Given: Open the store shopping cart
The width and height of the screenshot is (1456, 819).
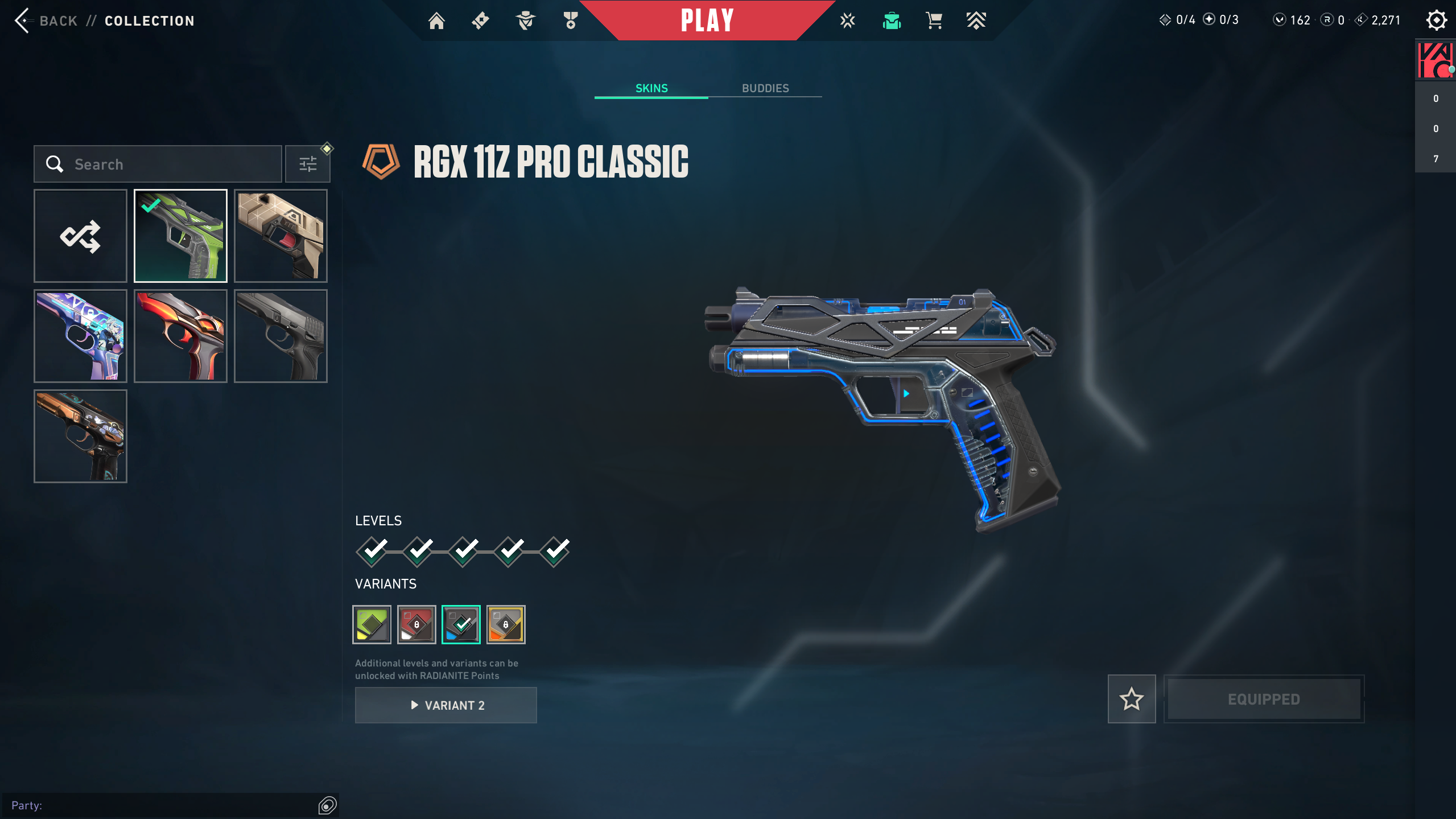Looking at the screenshot, I should point(934,21).
